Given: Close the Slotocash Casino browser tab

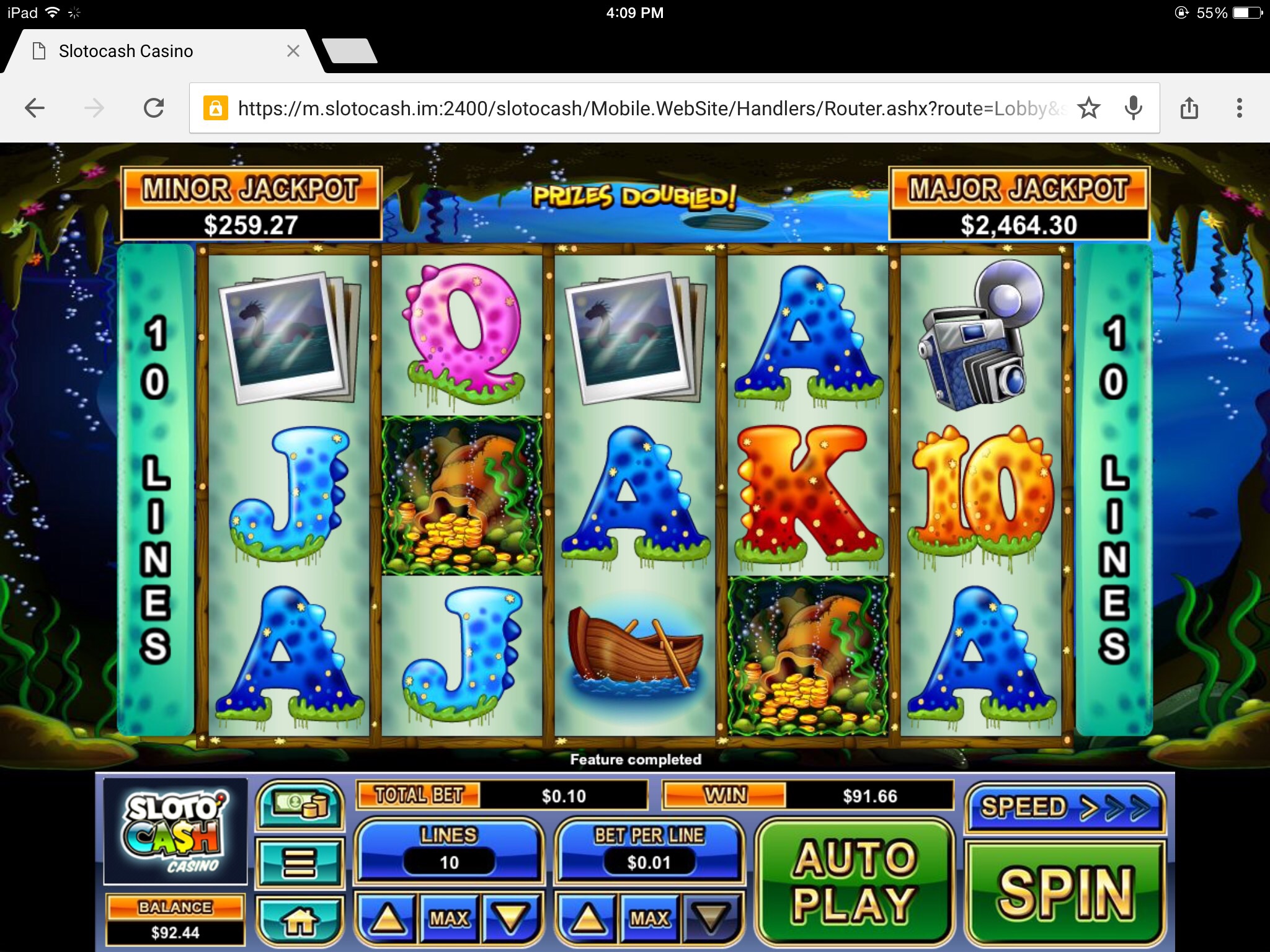Looking at the screenshot, I should (293, 51).
